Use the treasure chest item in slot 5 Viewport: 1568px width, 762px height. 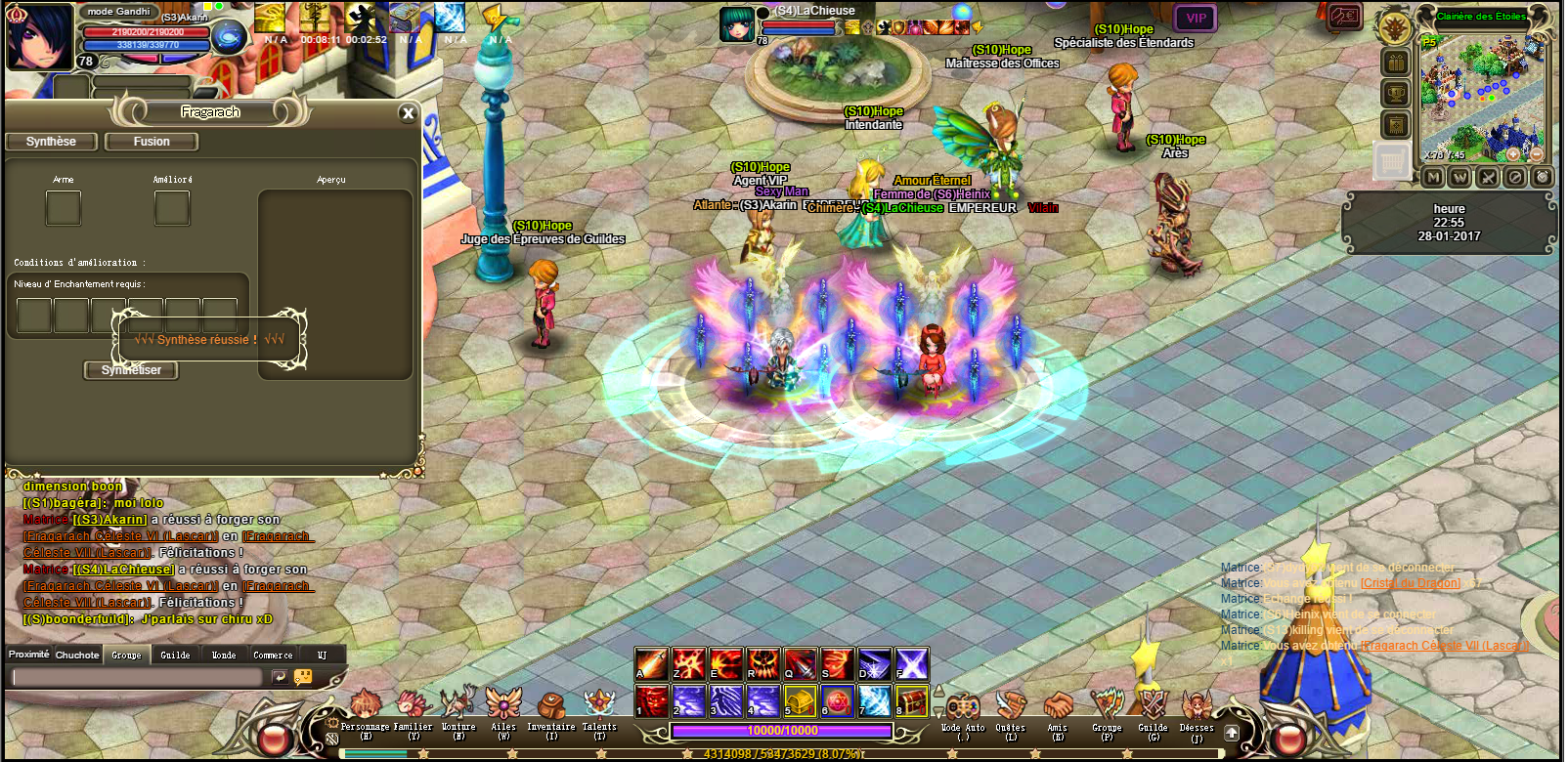click(800, 700)
